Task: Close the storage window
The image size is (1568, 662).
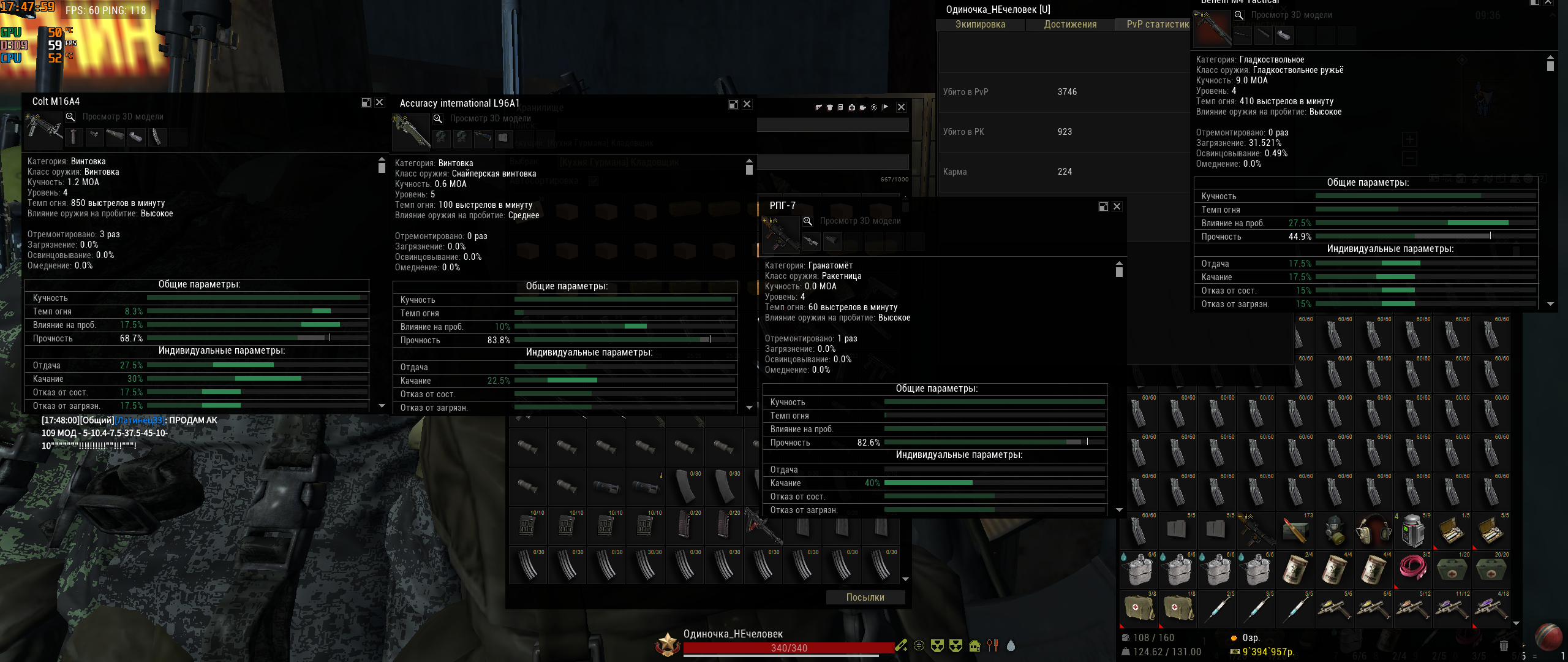Action: [x=902, y=107]
